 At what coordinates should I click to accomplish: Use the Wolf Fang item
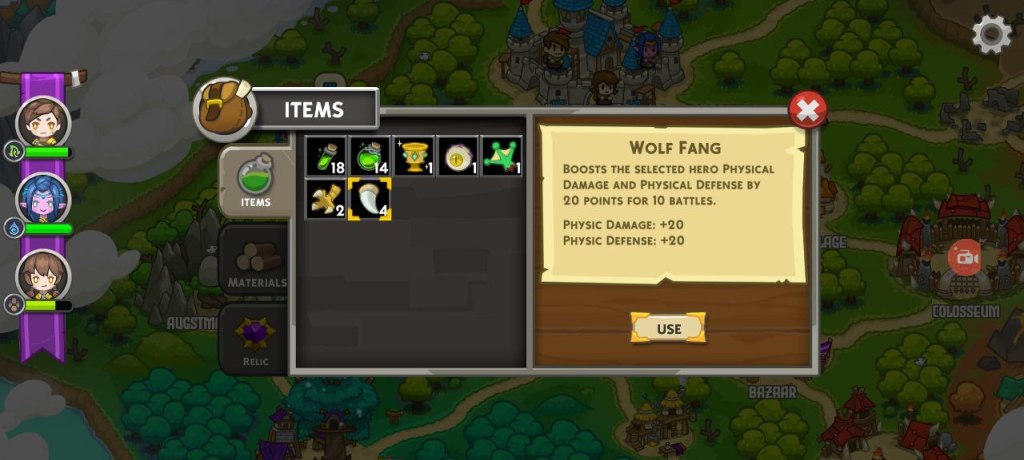point(668,328)
